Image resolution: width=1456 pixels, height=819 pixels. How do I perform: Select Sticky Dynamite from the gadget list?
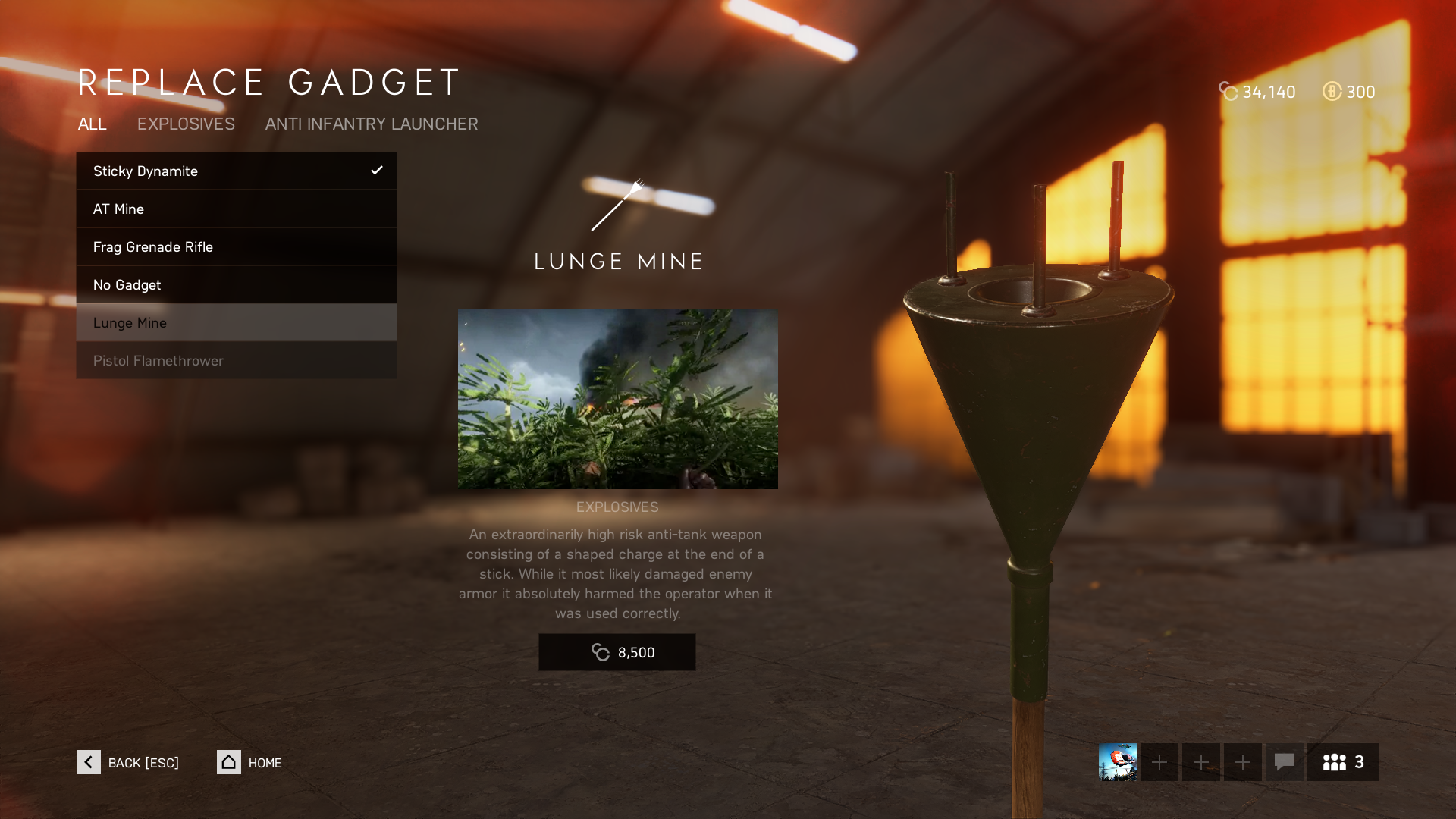point(236,171)
